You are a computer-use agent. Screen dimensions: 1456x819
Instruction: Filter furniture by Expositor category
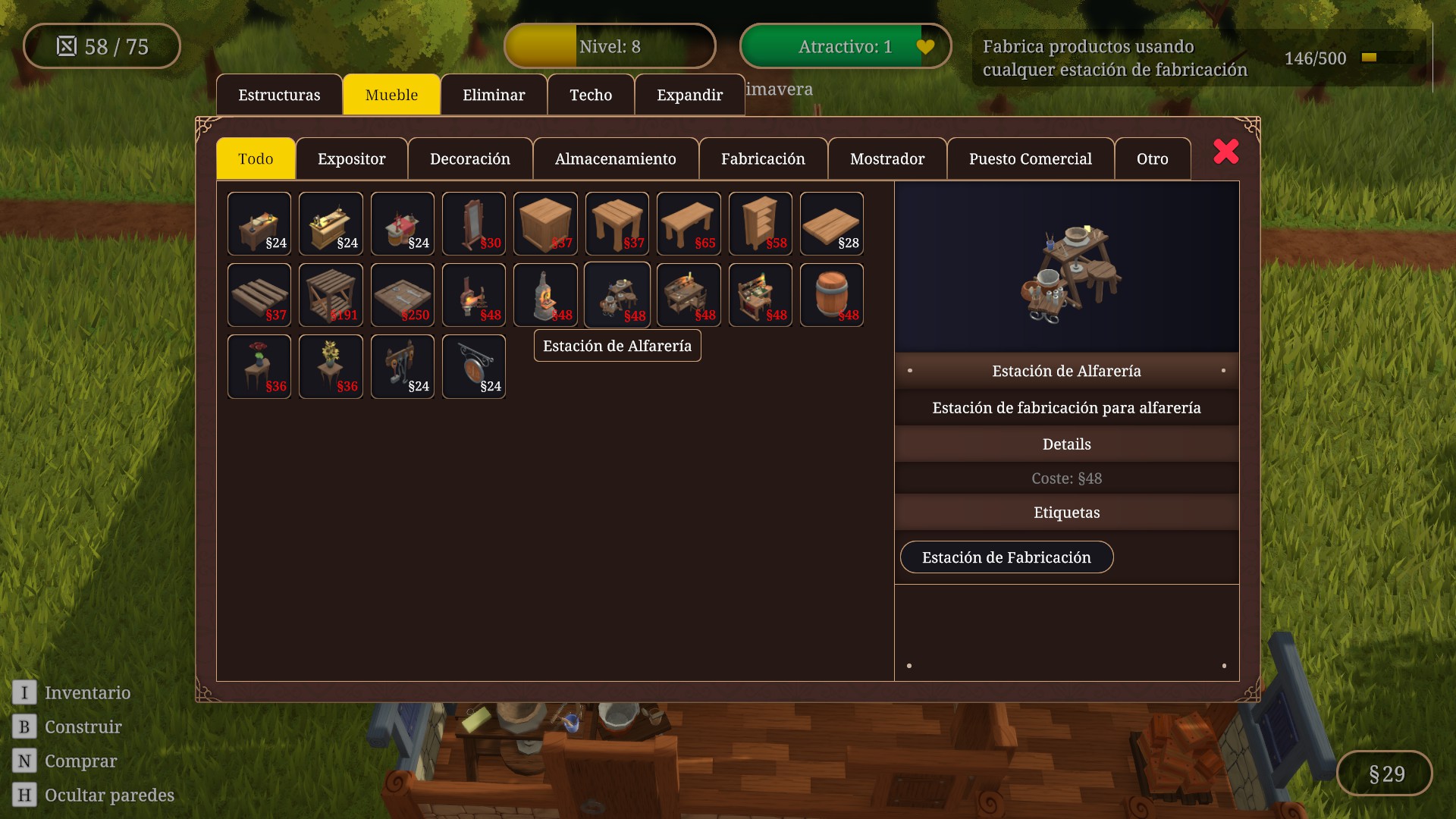351,158
